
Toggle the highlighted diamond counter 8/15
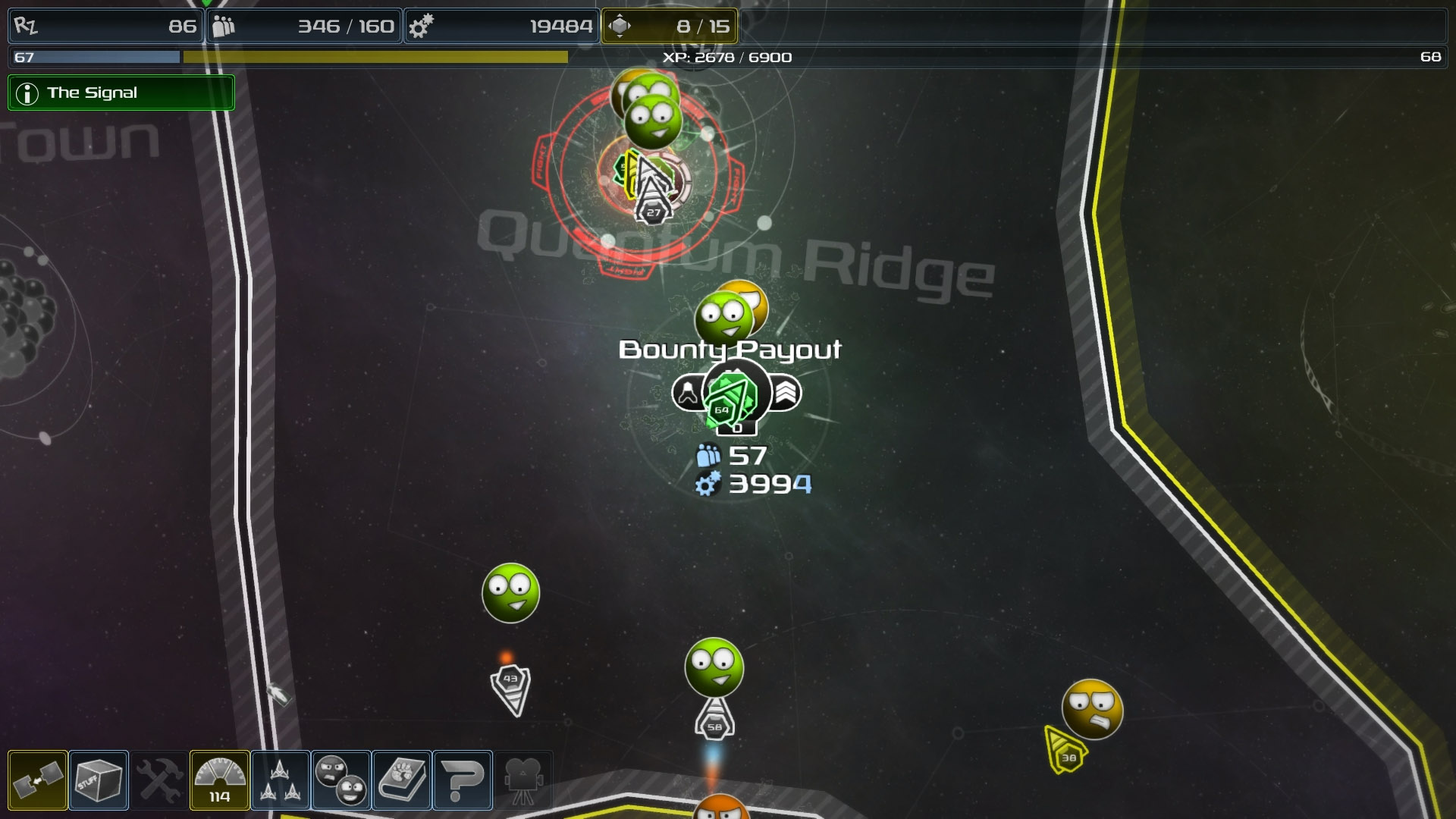pyautogui.click(x=667, y=26)
